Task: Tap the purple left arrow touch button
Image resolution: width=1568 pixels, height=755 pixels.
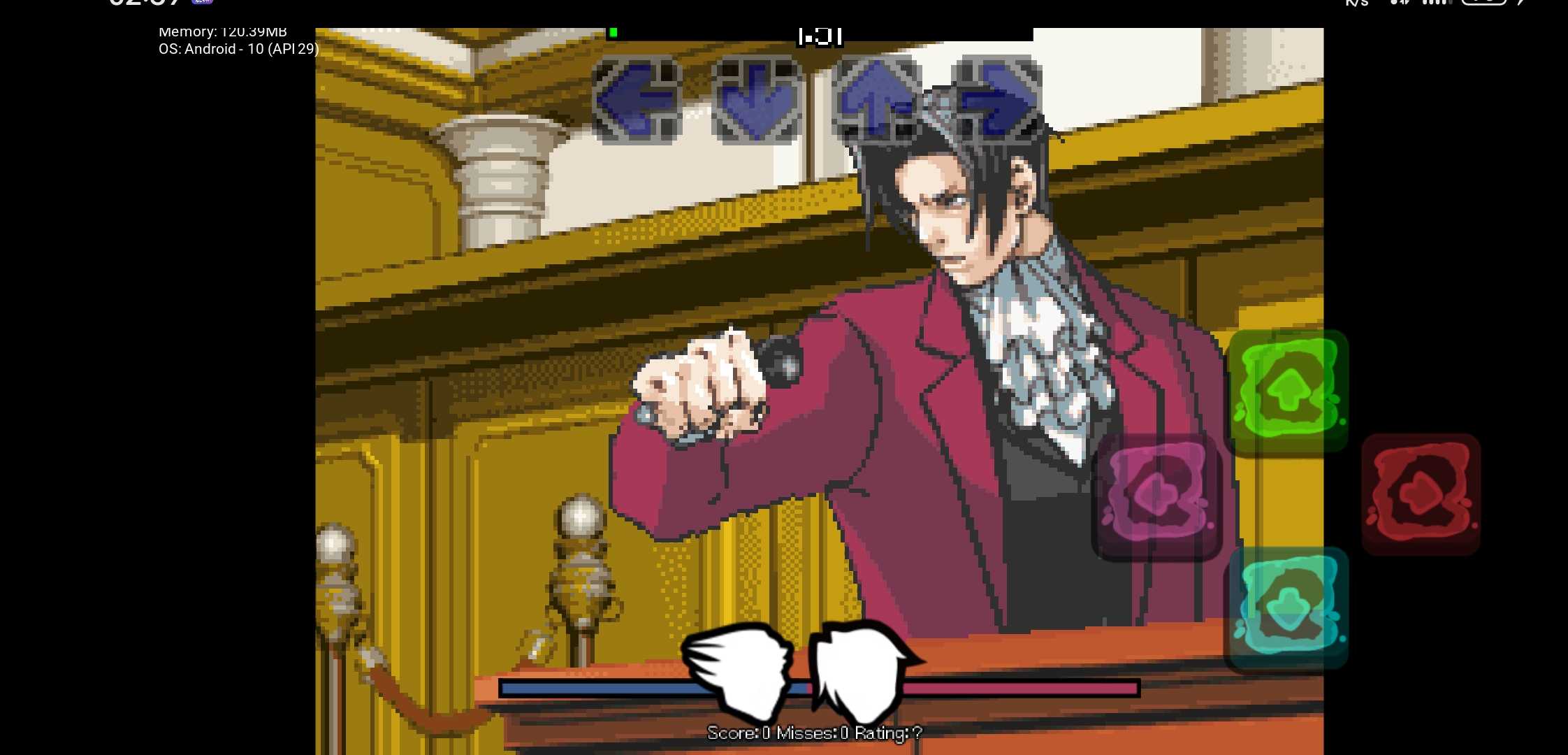Action: (x=1156, y=496)
